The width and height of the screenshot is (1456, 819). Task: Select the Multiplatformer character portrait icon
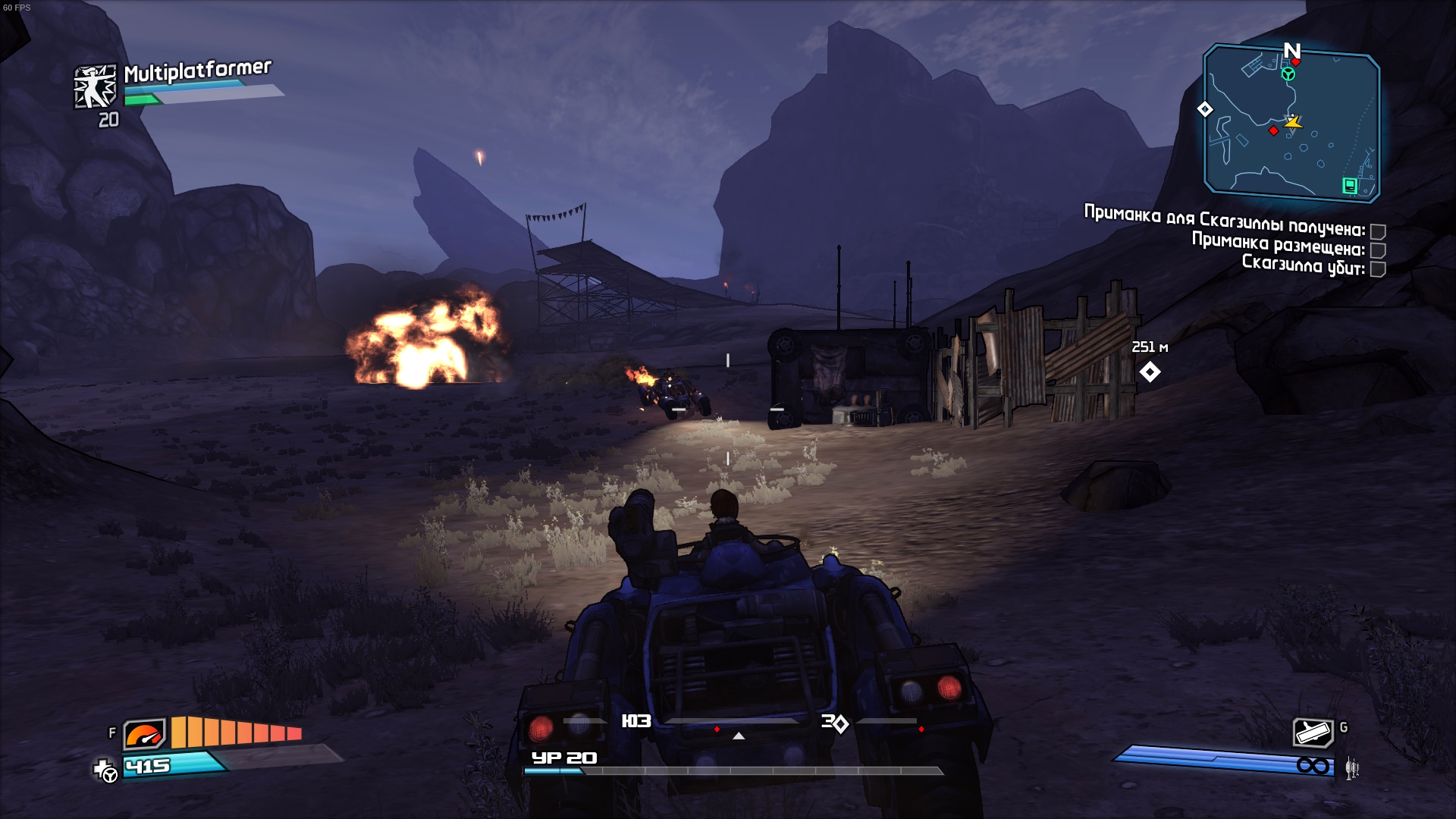pos(96,86)
